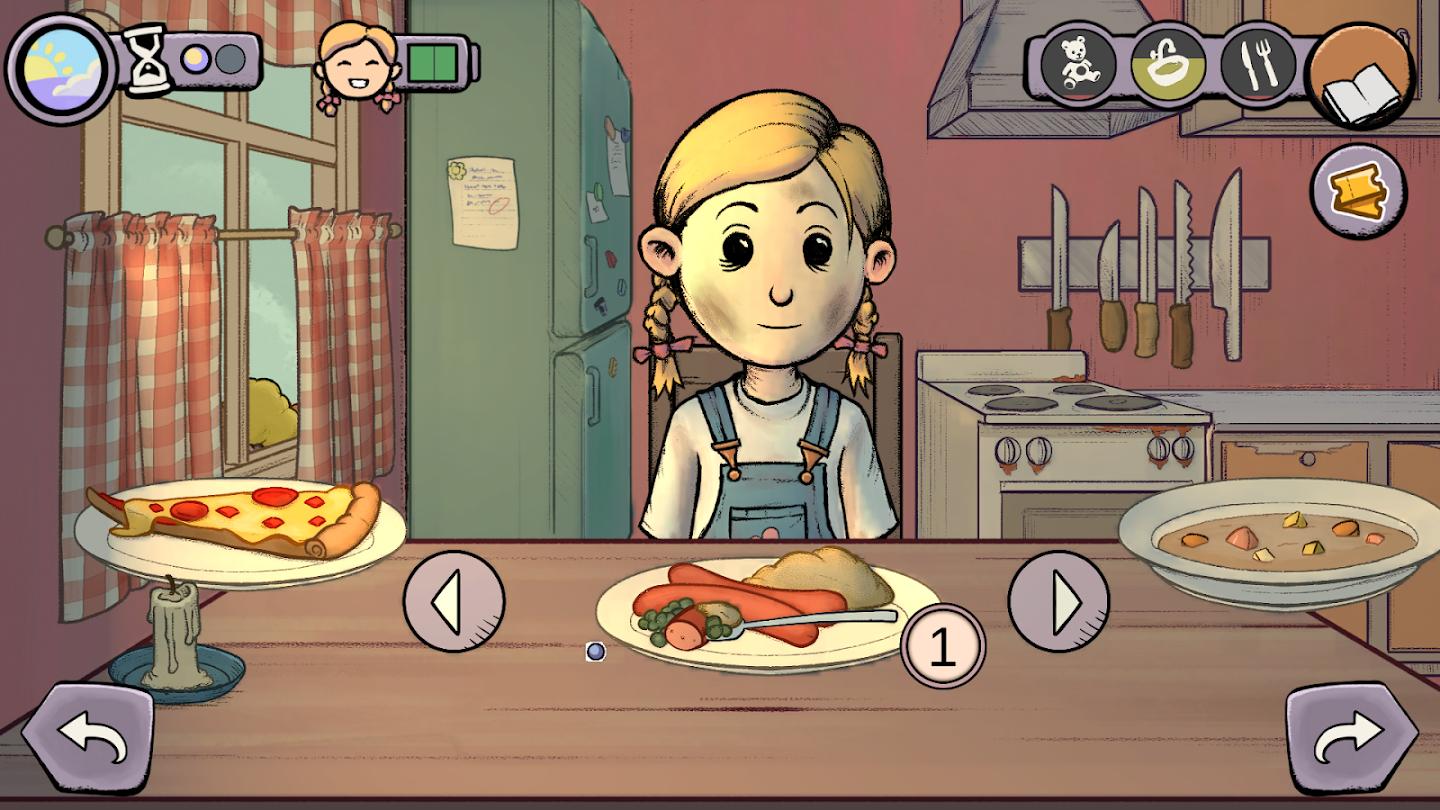Image resolution: width=1440 pixels, height=810 pixels.
Task: Go back with the bottom-left undo arrow
Action: (88, 738)
